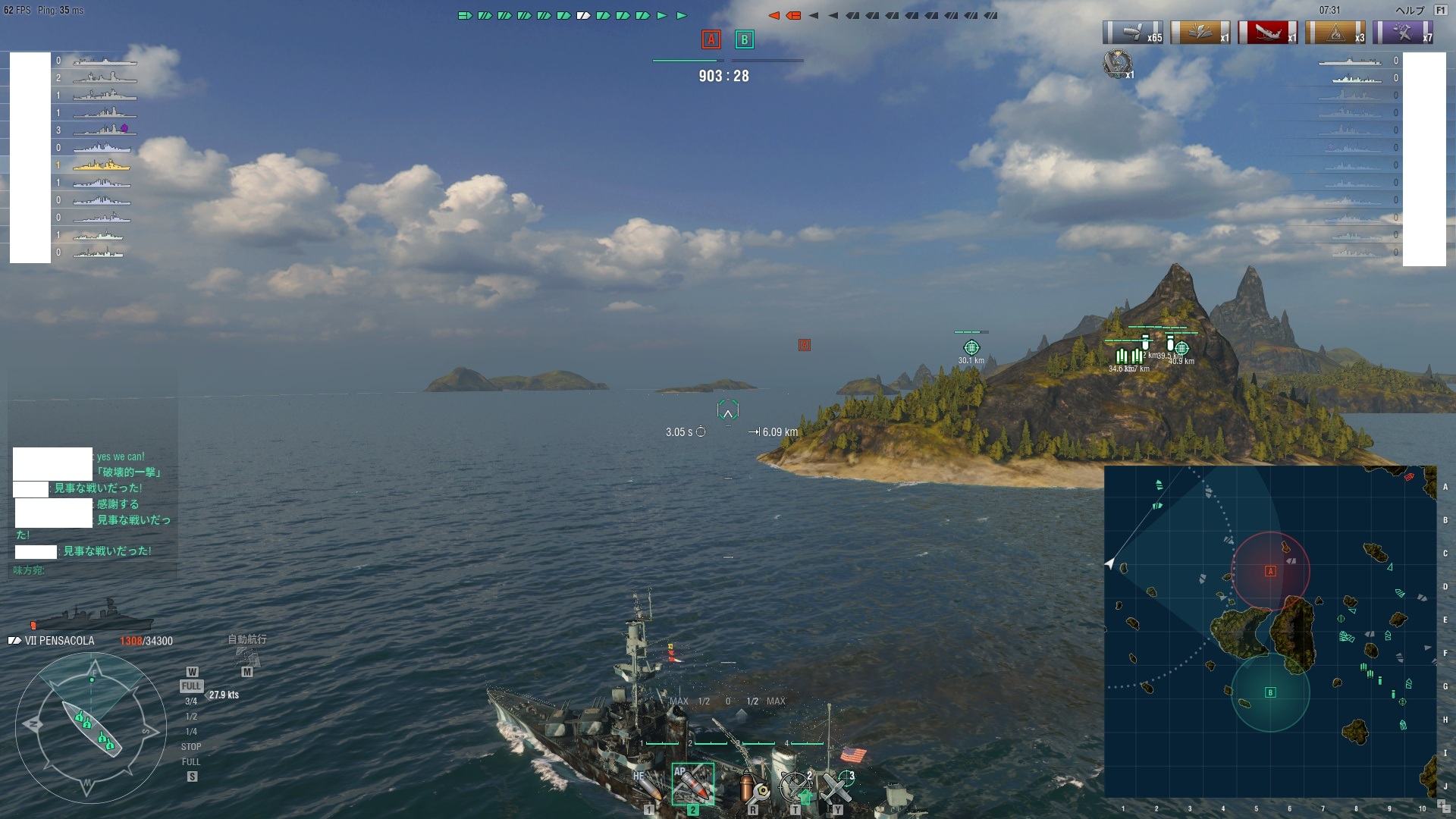Click the capture point A indicator at top
This screenshot has width=1456, height=819.
[711, 39]
